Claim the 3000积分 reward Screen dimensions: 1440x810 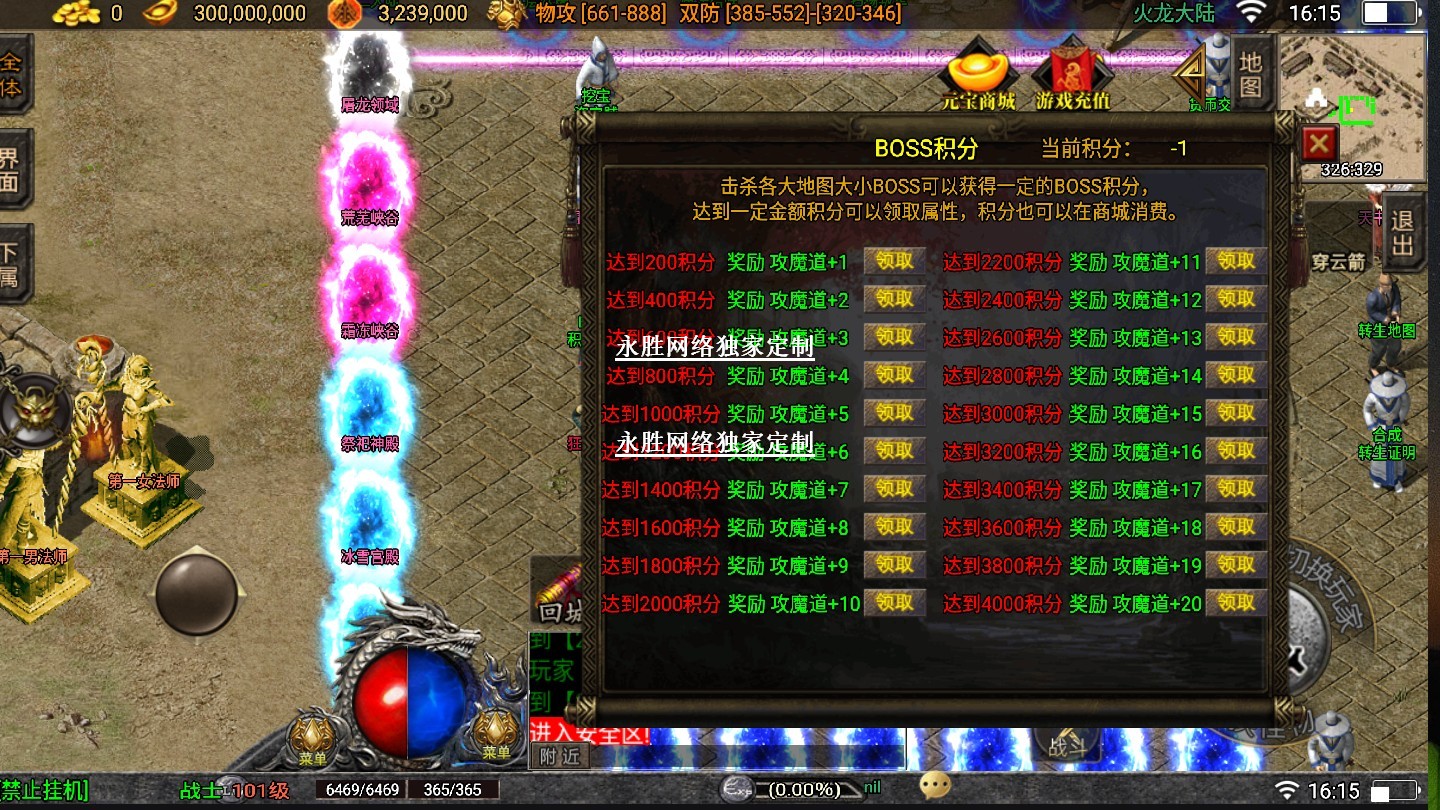coord(1236,413)
